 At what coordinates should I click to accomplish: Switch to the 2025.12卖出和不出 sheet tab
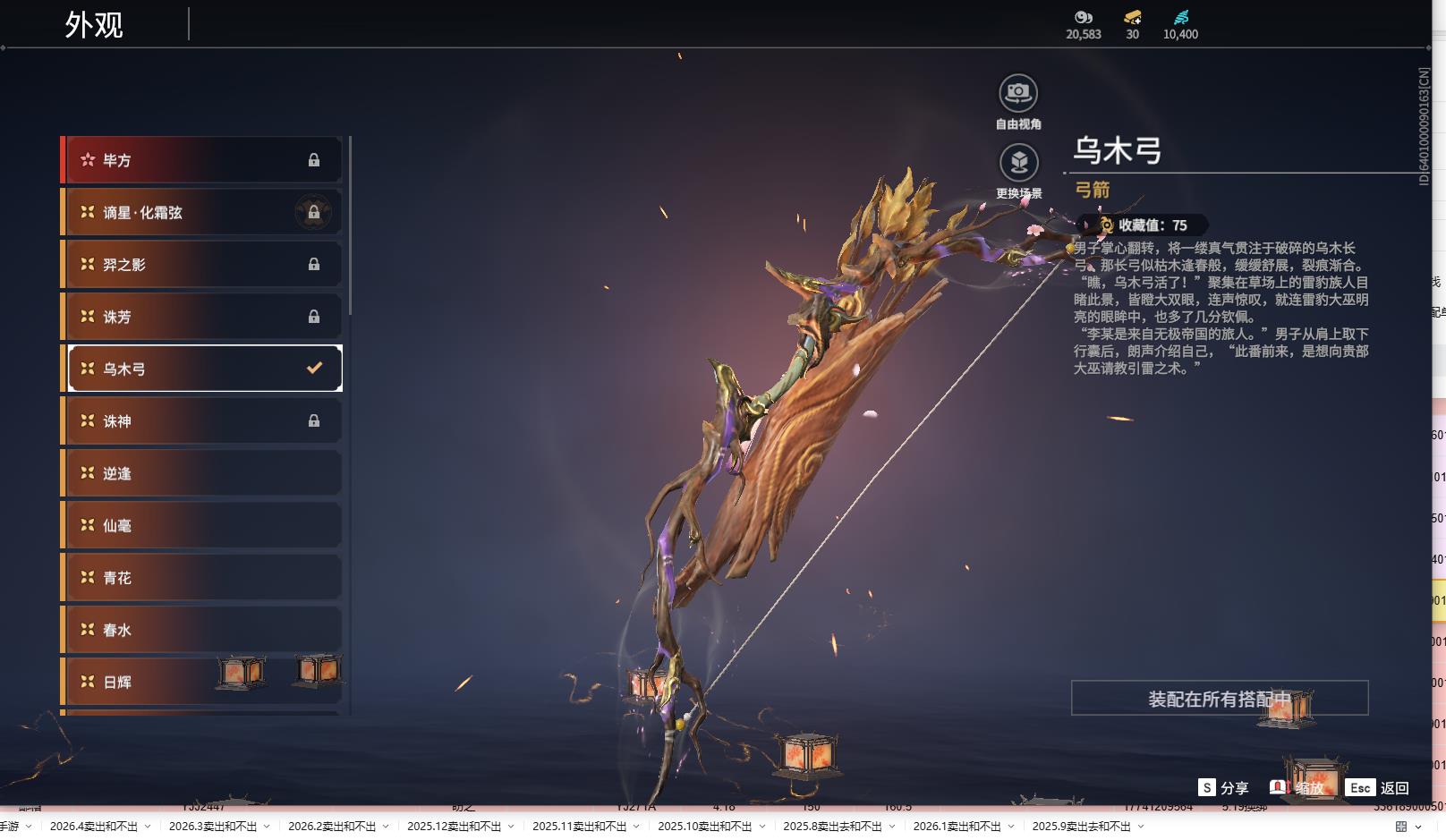[x=454, y=827]
